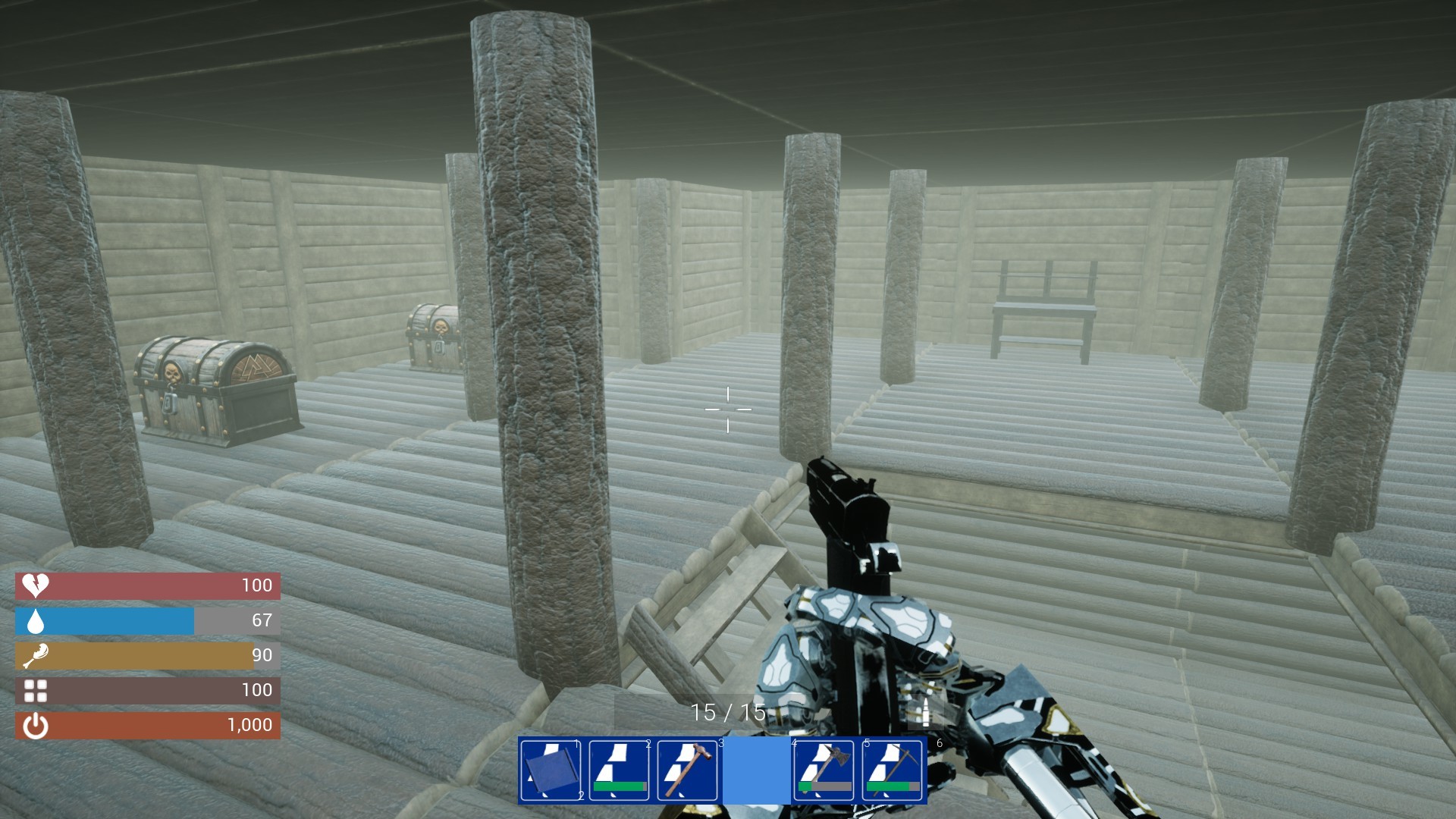Click the power symbol on the energy bar
The image size is (1456, 819).
point(34,726)
